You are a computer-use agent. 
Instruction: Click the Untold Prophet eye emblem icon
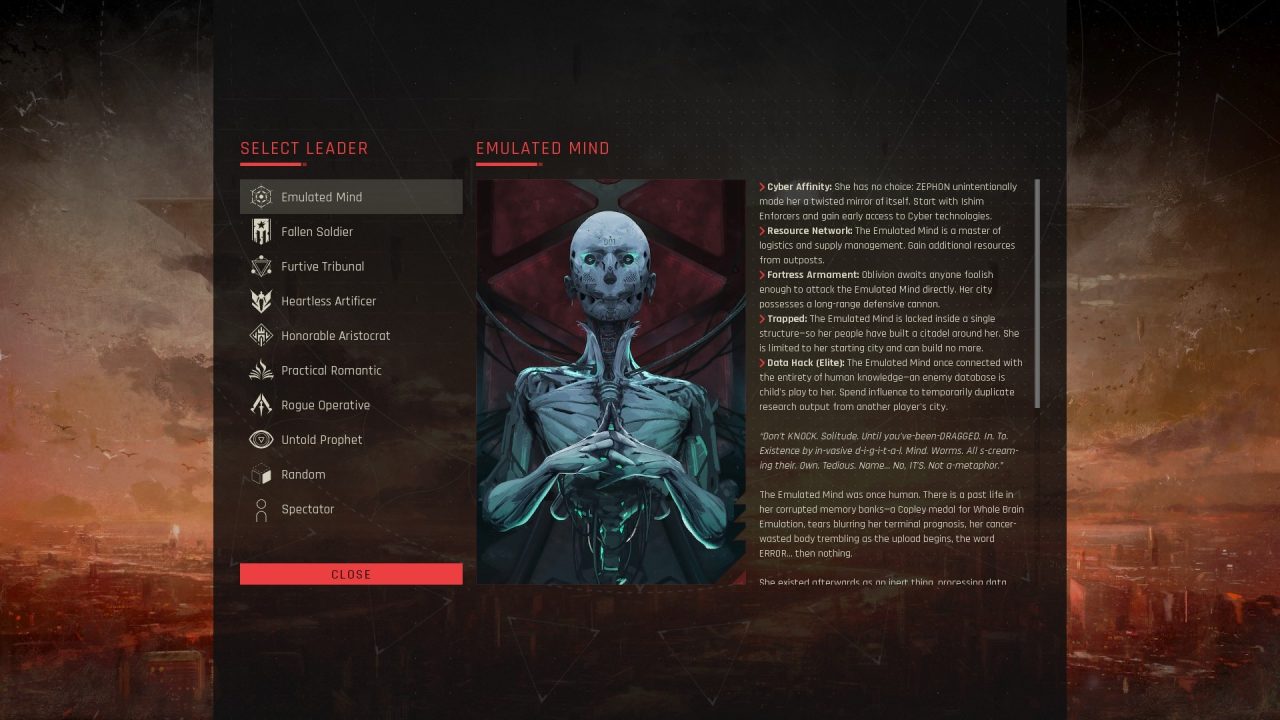(x=260, y=439)
